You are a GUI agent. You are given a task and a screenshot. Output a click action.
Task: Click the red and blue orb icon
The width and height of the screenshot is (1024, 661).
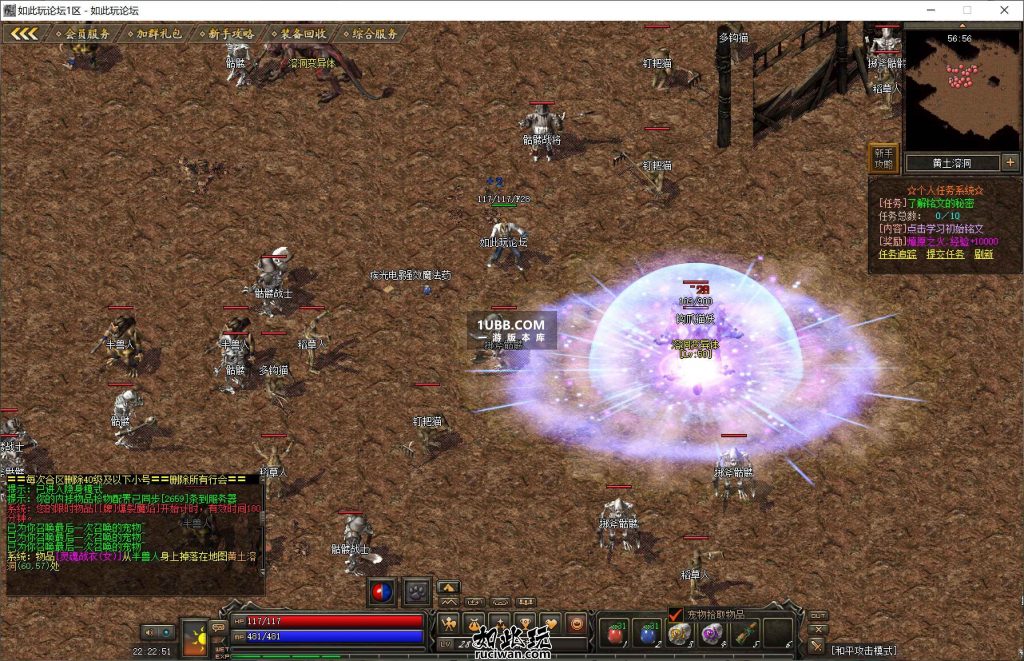[x=382, y=592]
